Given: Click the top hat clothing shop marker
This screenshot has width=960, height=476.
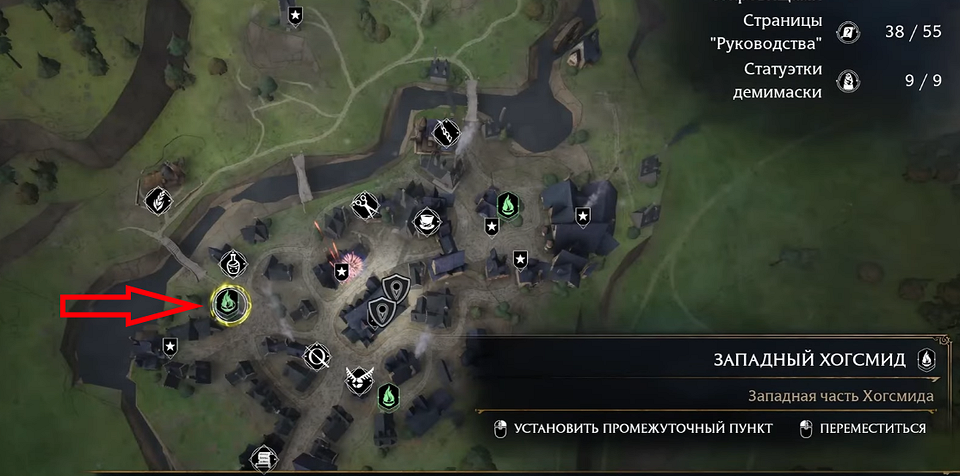Looking at the screenshot, I should pos(426,220).
